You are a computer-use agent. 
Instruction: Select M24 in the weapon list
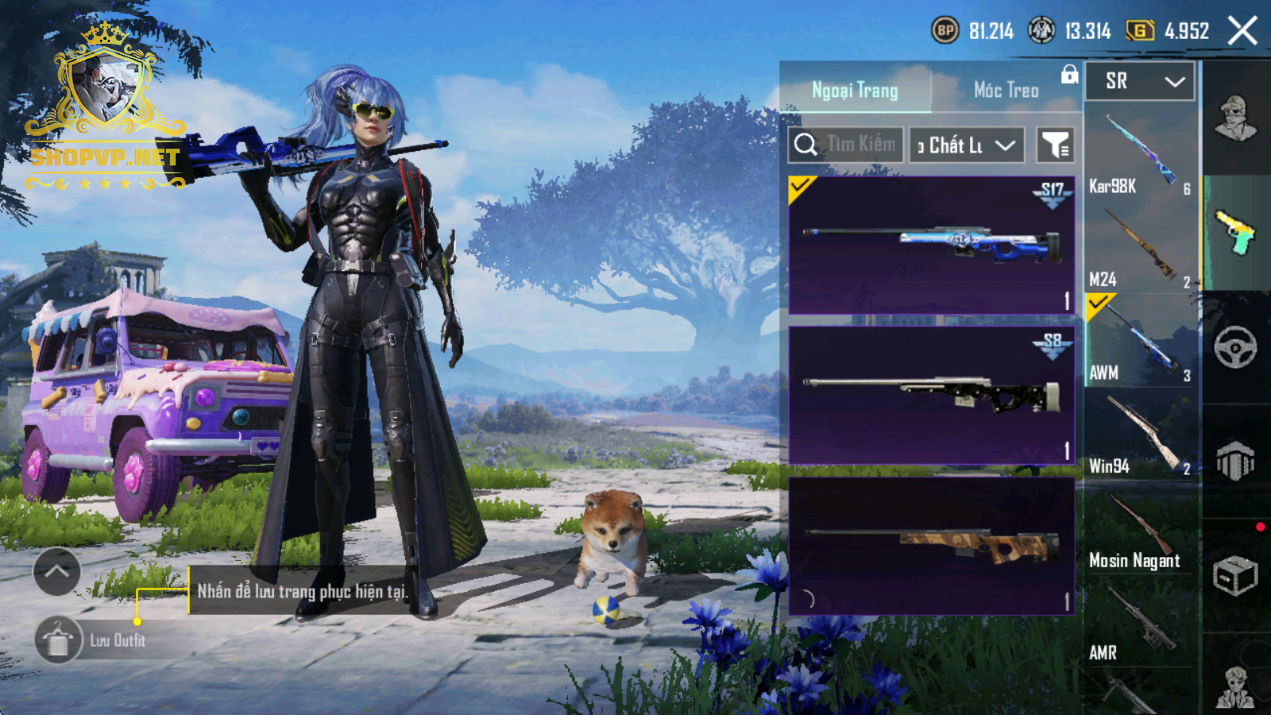tap(1140, 250)
